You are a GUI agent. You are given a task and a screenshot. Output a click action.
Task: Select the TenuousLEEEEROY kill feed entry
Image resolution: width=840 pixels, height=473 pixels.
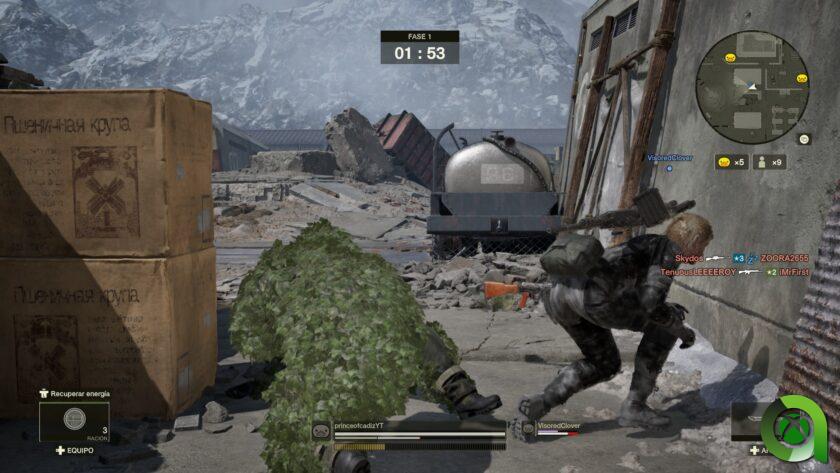pyautogui.click(x=698, y=271)
